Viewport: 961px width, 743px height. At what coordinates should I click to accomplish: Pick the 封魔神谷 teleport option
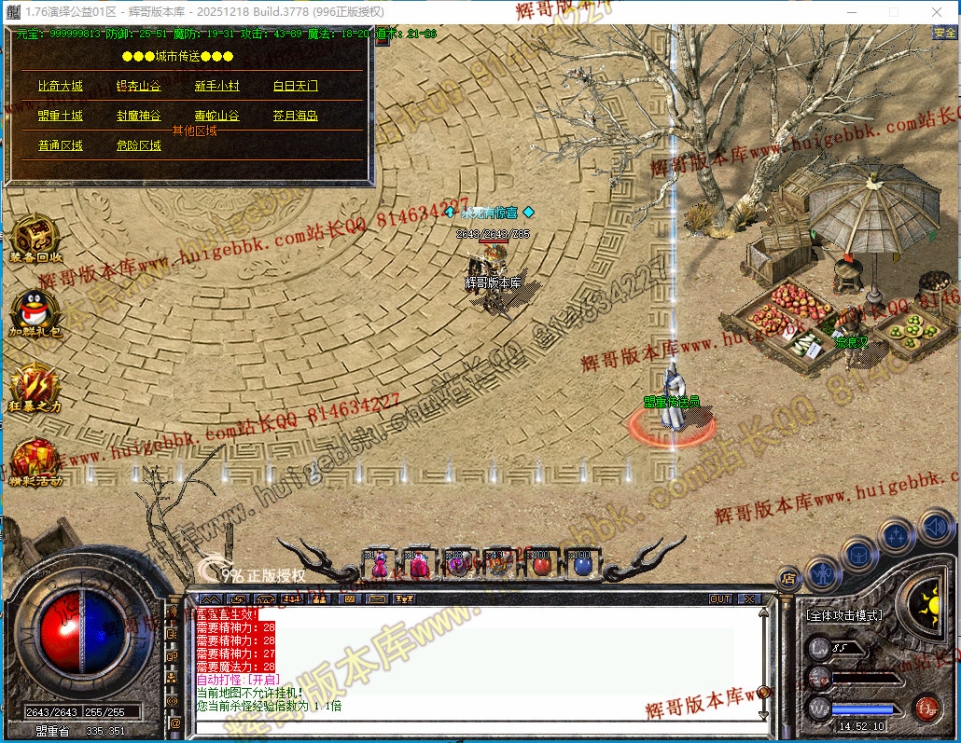(x=138, y=116)
